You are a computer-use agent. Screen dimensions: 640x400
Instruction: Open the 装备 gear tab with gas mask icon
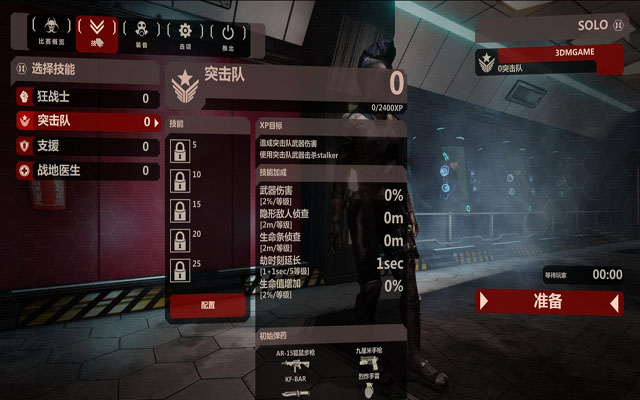pyautogui.click(x=140, y=32)
